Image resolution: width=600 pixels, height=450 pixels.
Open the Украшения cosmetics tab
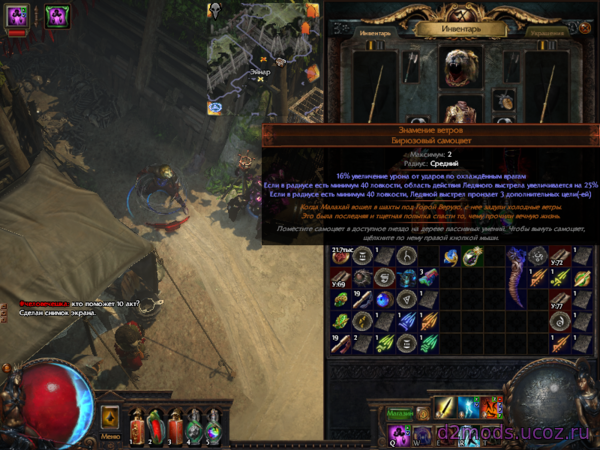[x=547, y=32]
